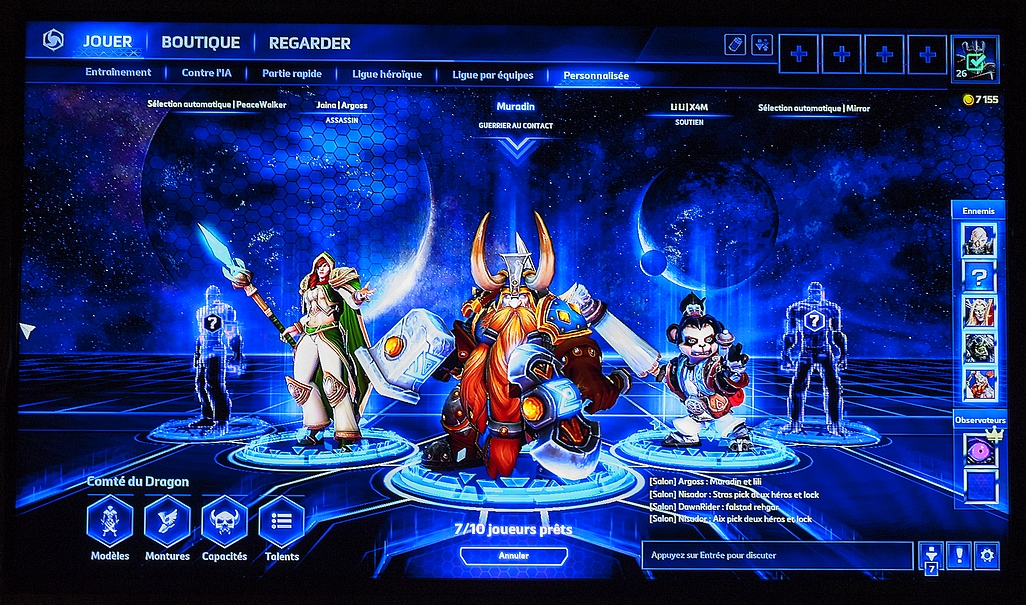Image resolution: width=1026 pixels, height=605 pixels.
Task: Switch to Ligue héroïque tab
Action: (387, 74)
